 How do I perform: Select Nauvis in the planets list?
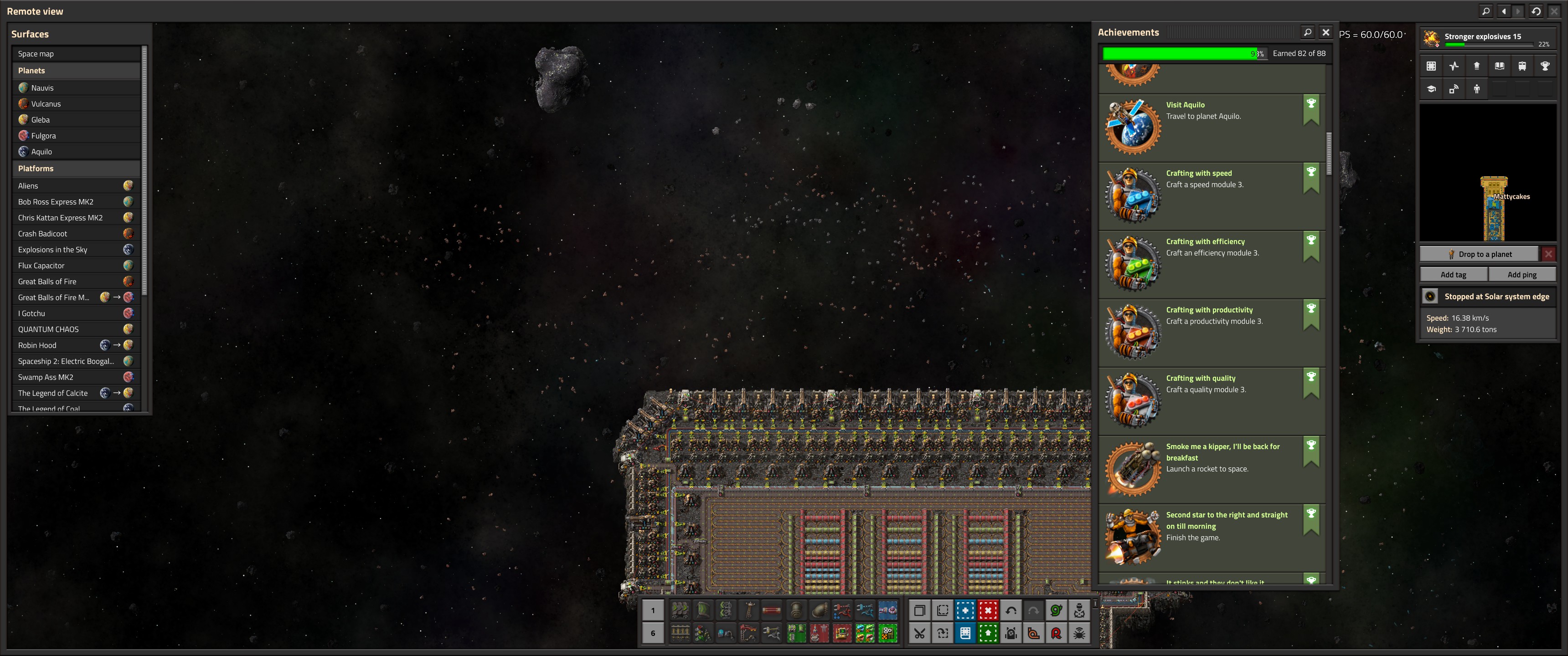click(x=42, y=87)
